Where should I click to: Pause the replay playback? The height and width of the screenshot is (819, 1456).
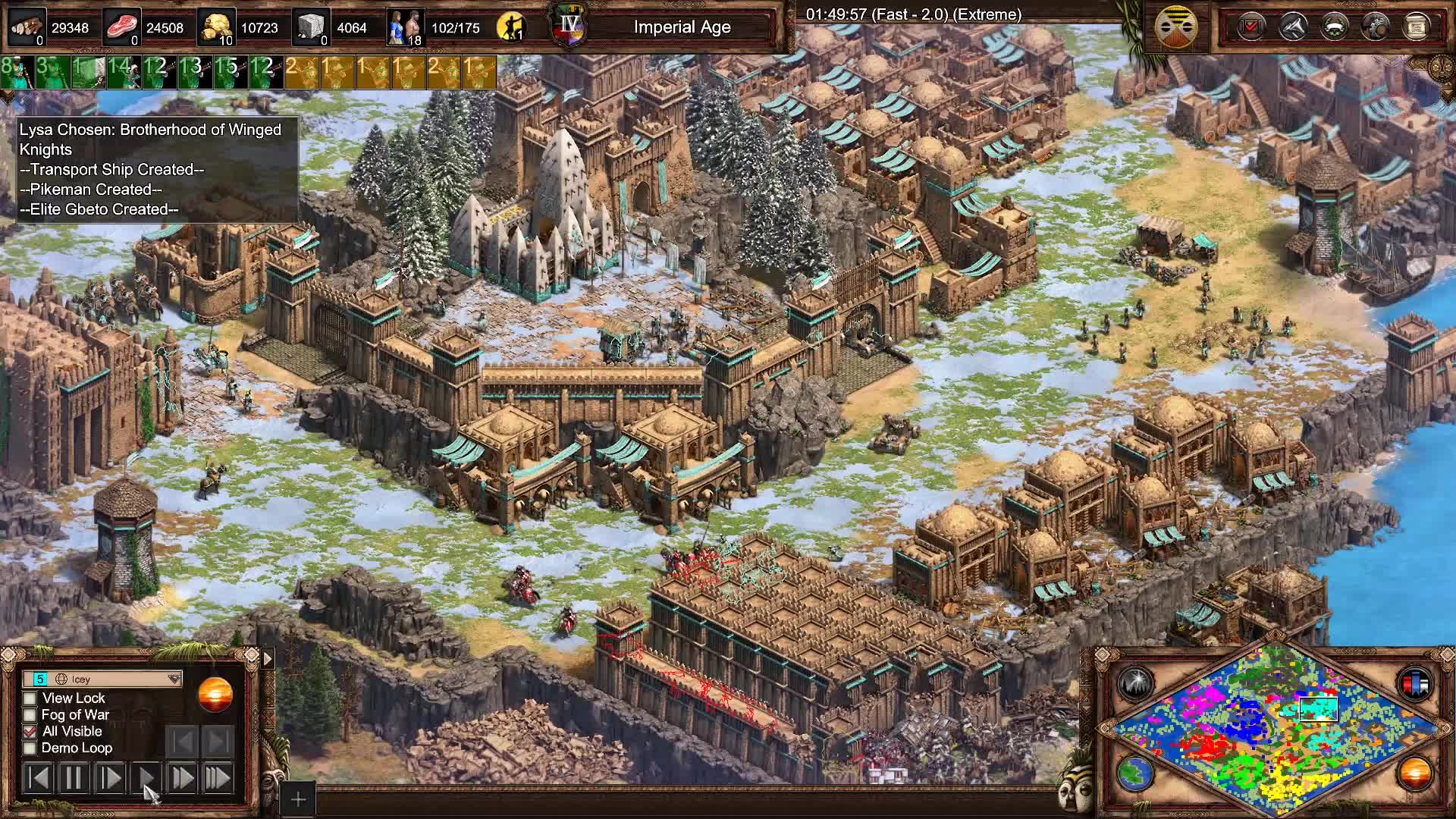[74, 778]
